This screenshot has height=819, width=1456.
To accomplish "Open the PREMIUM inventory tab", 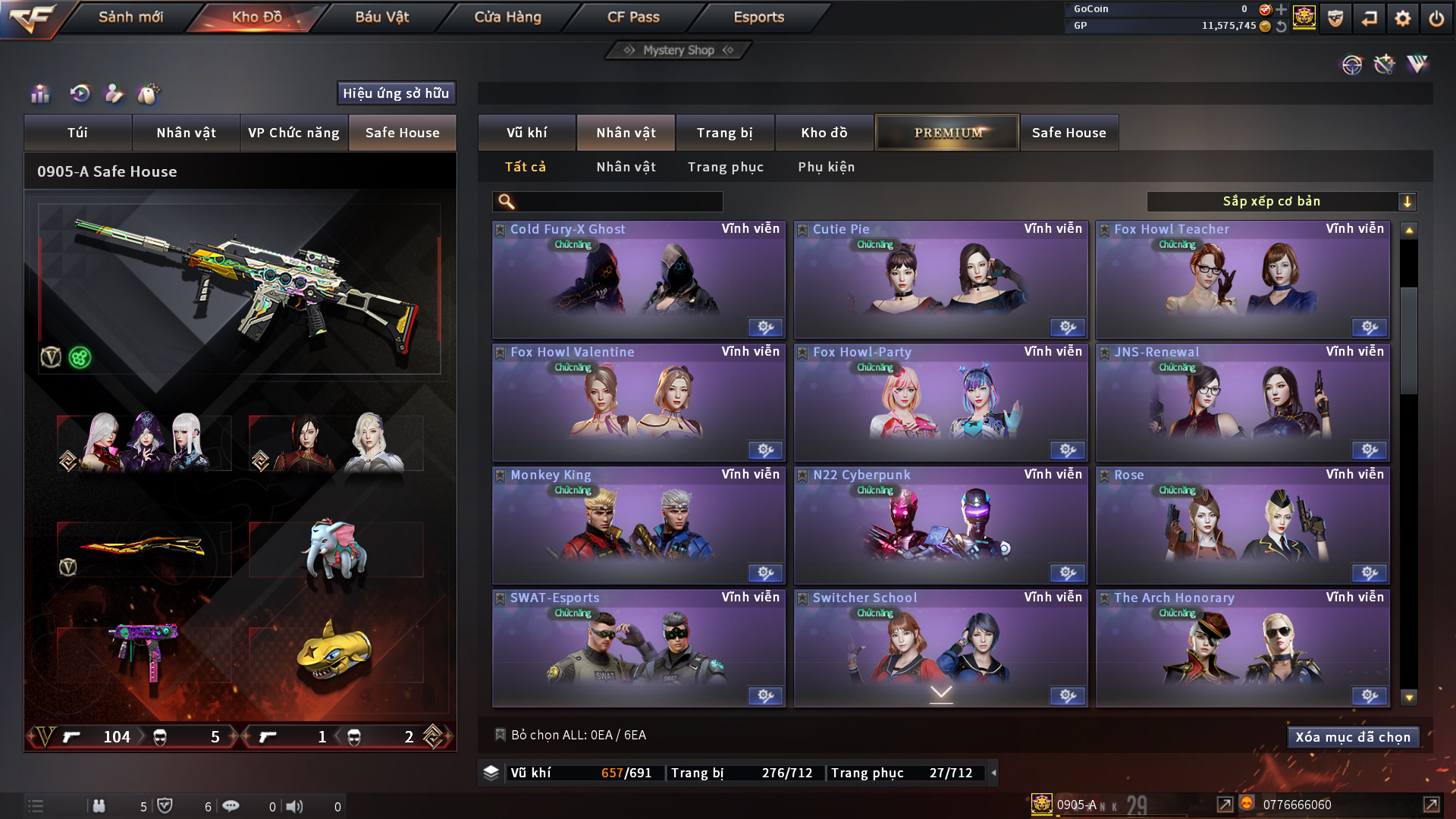I will click(947, 133).
